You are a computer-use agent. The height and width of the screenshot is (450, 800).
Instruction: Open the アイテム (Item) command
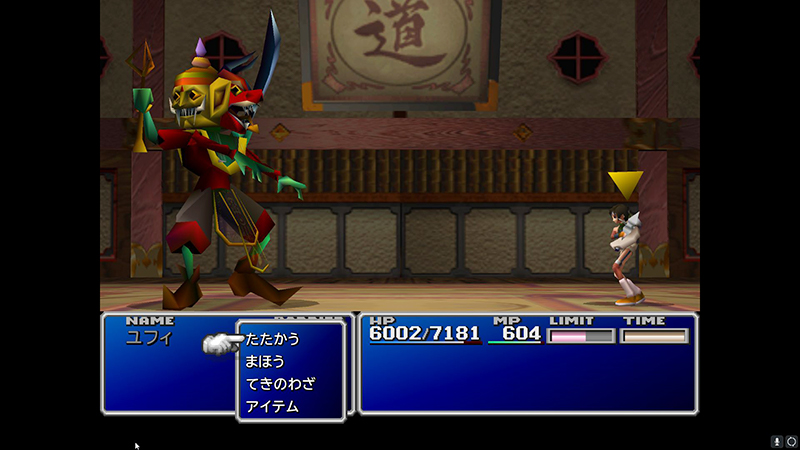tap(272, 406)
